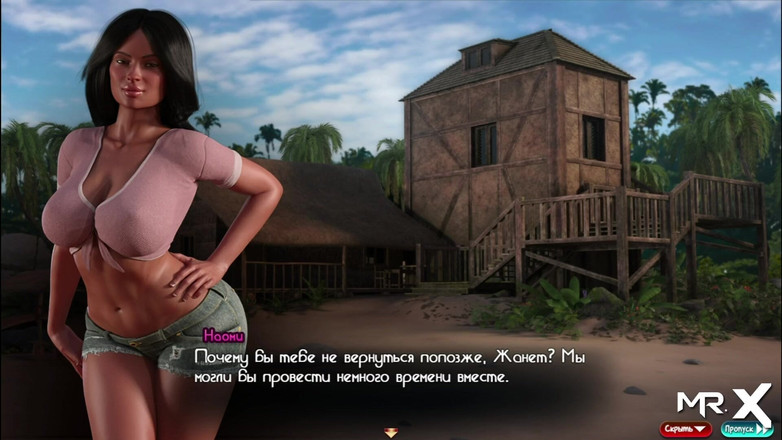Hide the dialogue box with Скрыть
The height and width of the screenshot is (440, 782).
coord(685,429)
